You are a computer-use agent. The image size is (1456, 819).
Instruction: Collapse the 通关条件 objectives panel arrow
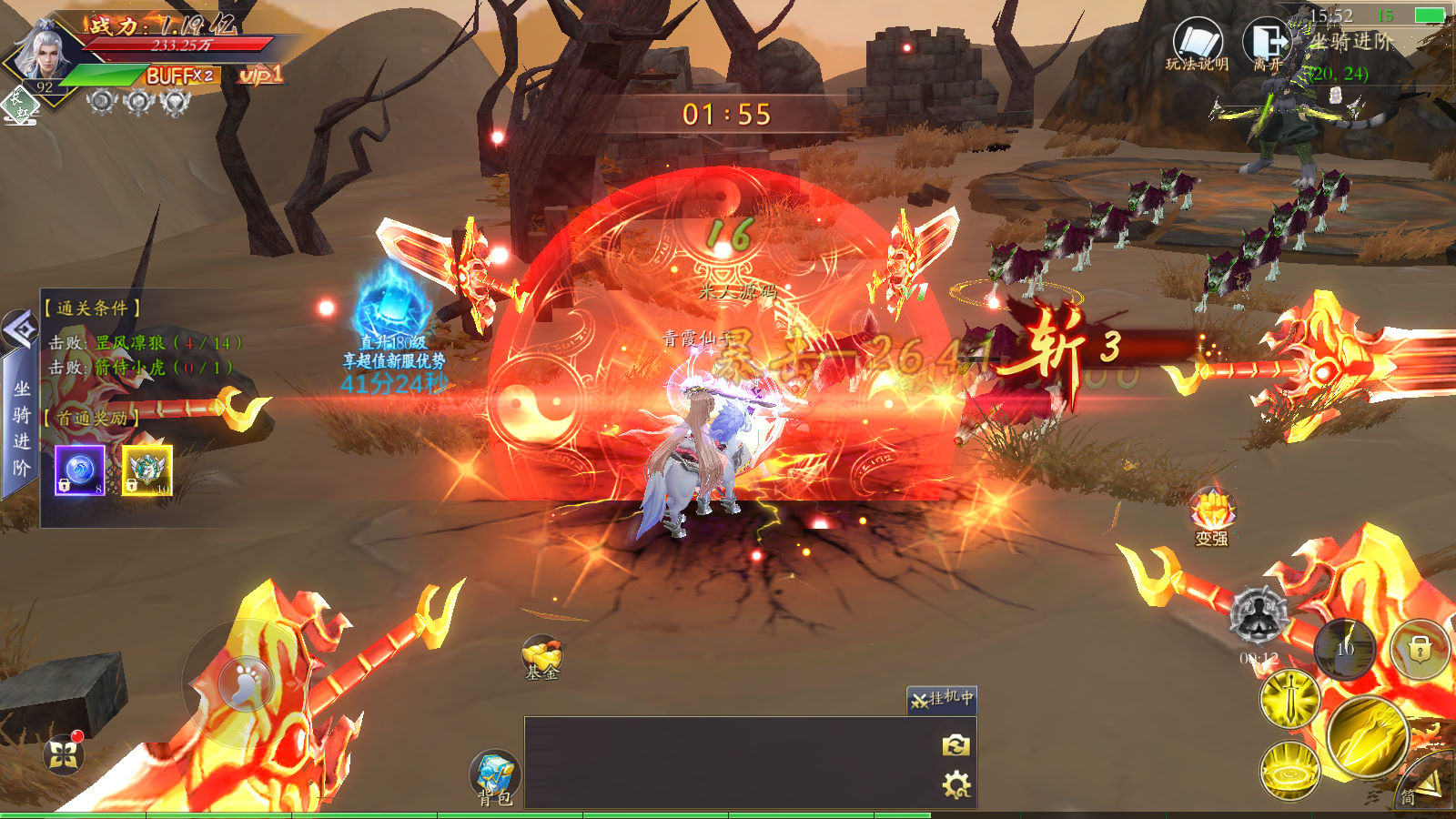pos(19,329)
